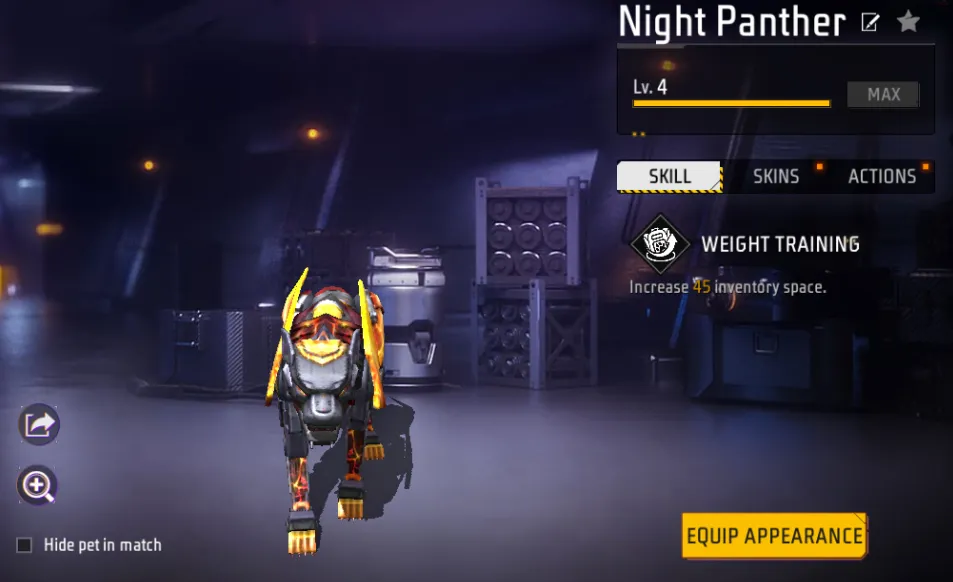
Task: Zoom in with the magnifier icon
Action: pyautogui.click(x=38, y=487)
